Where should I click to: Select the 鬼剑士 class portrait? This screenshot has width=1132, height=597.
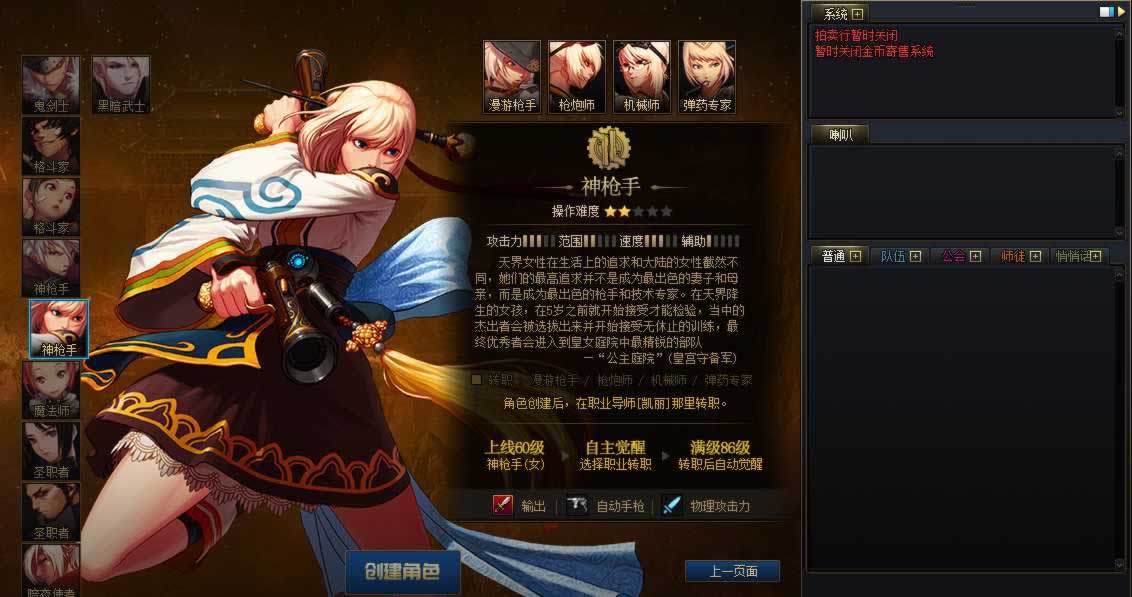click(50, 85)
